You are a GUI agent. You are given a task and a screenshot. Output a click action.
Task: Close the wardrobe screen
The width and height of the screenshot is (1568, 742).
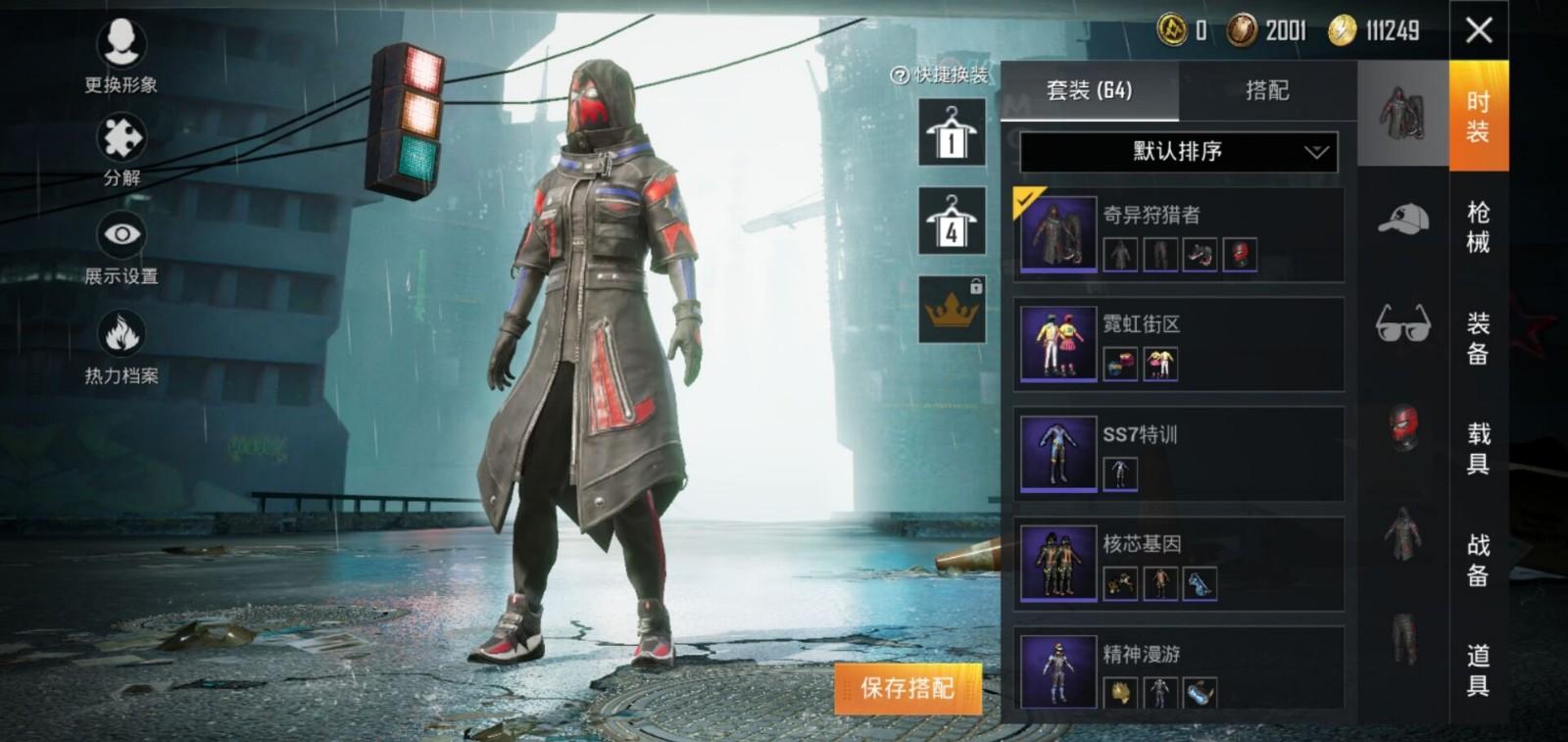click(x=1479, y=30)
